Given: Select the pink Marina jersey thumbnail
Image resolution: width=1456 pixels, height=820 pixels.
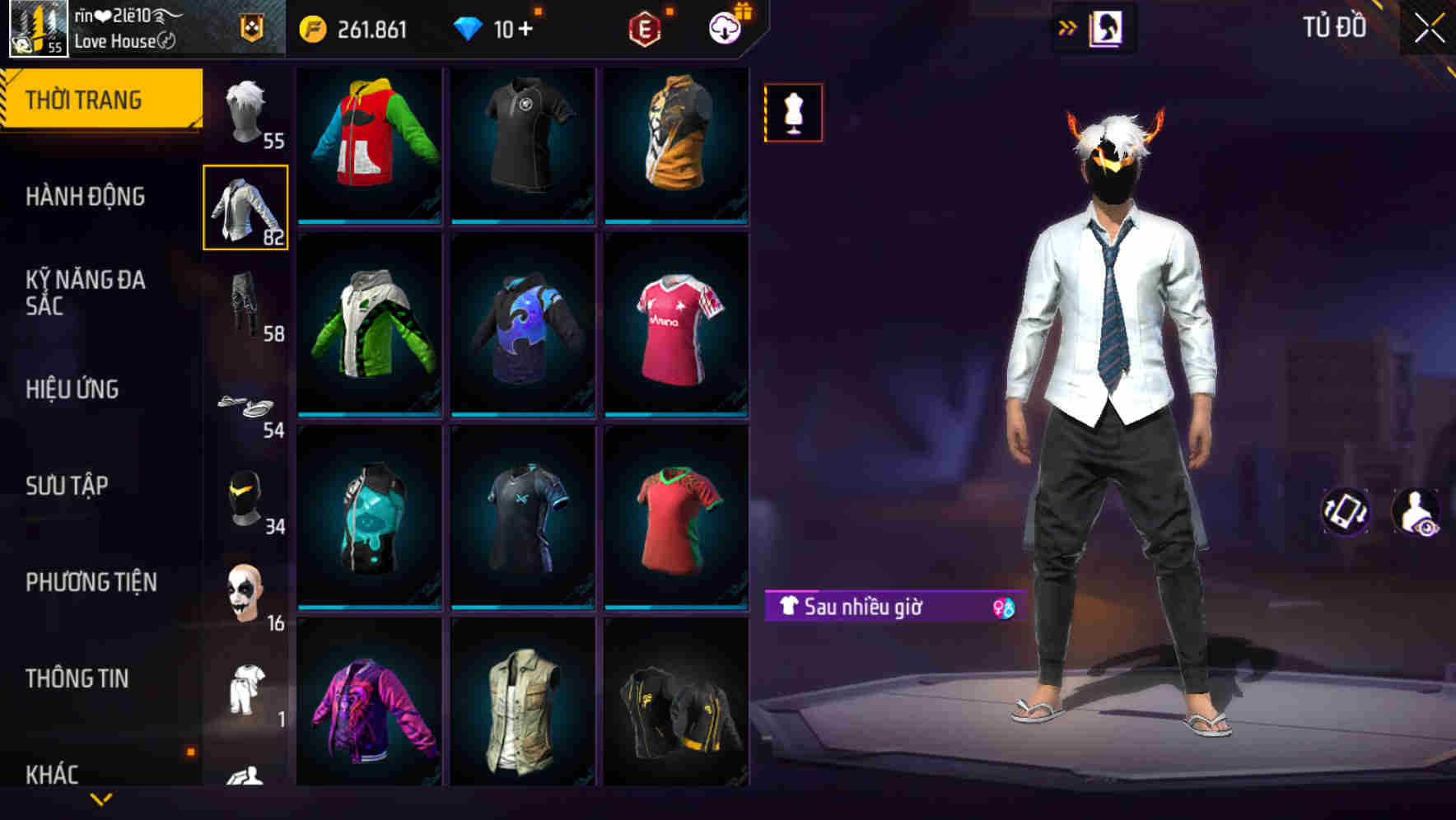Looking at the screenshot, I should (675, 325).
